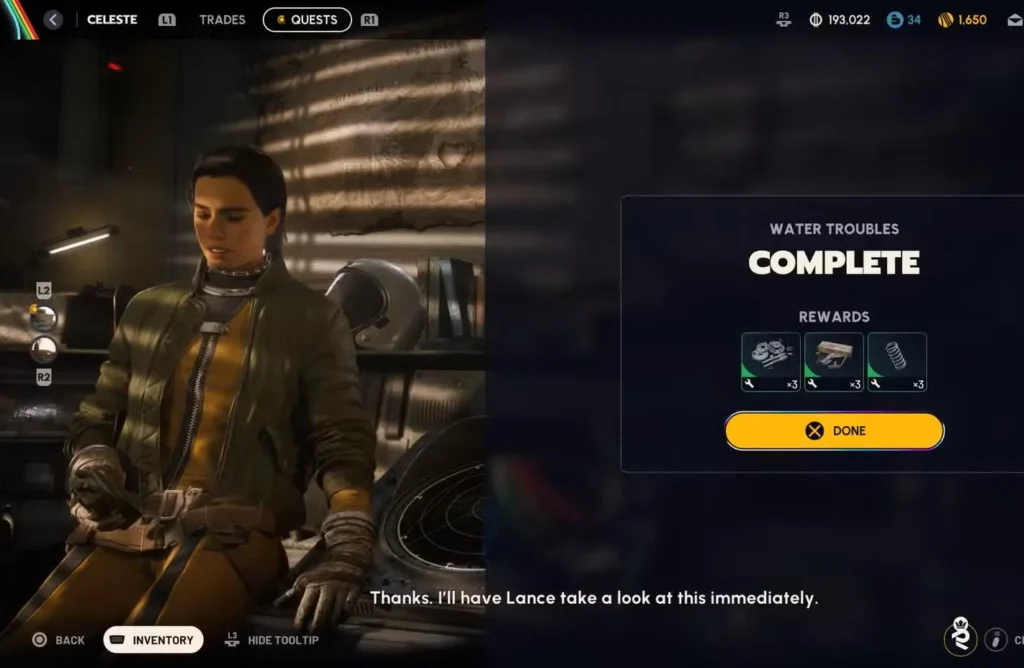Open the Quests tab
1024x668 pixels.
click(x=307, y=20)
